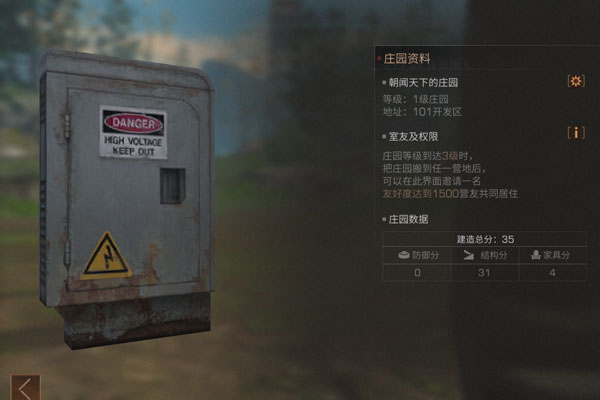Go back with the arrow button

pyautogui.click(x=25, y=388)
